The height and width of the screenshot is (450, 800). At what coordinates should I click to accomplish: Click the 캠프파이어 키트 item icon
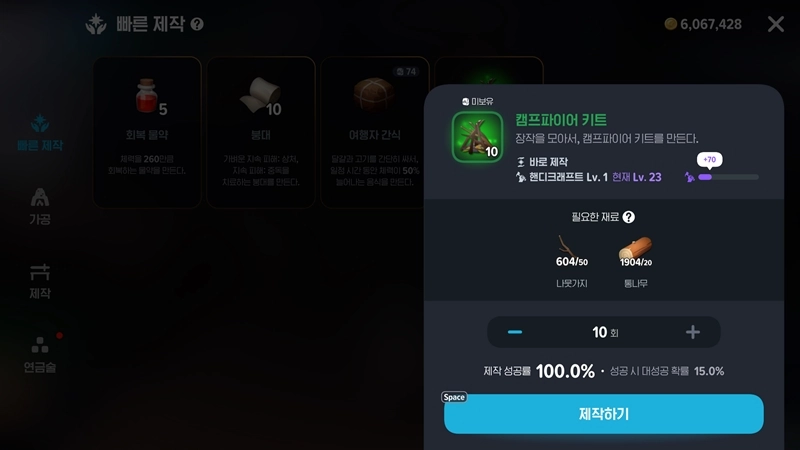[477, 136]
